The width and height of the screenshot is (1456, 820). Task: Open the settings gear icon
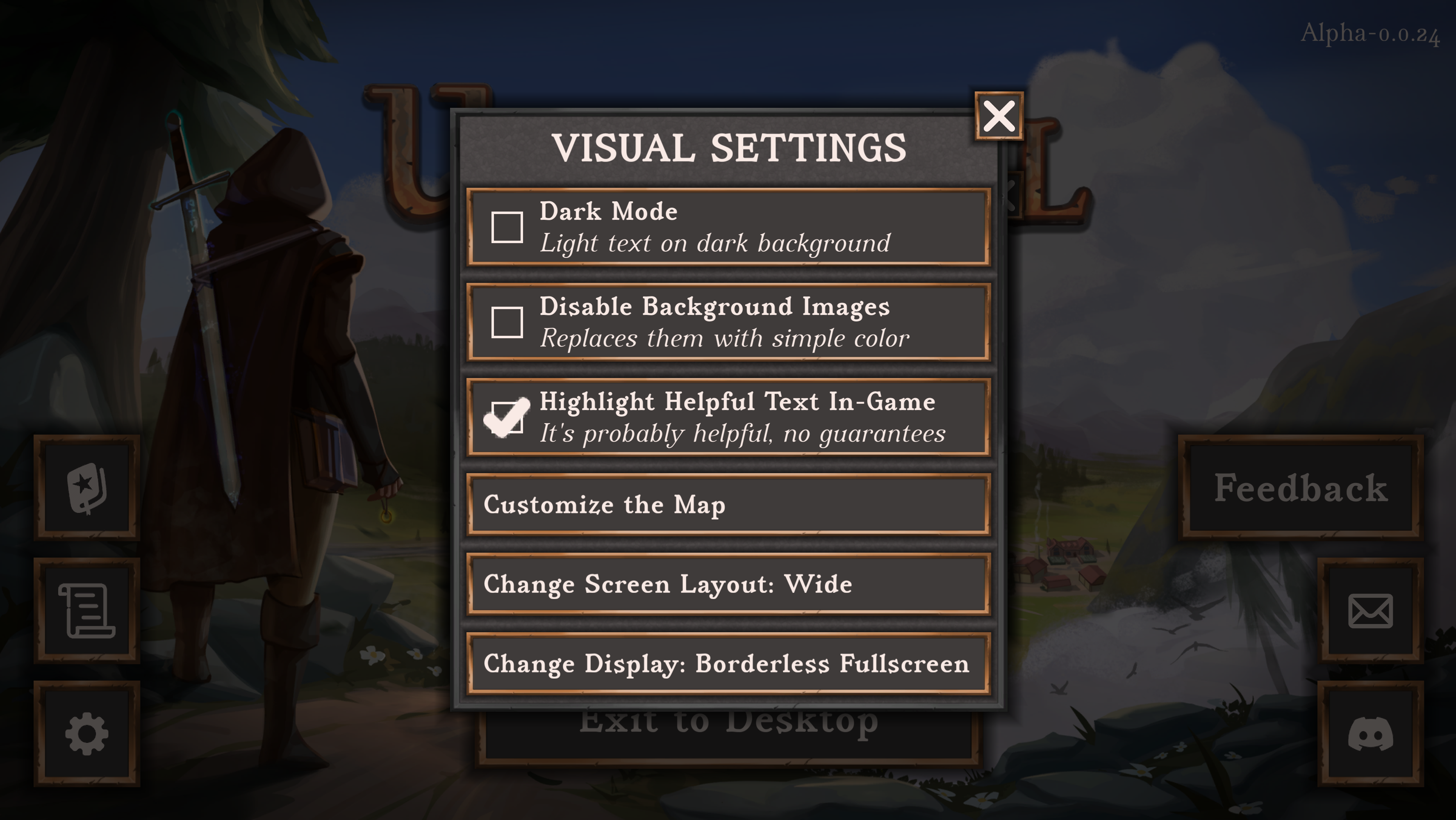[86, 733]
